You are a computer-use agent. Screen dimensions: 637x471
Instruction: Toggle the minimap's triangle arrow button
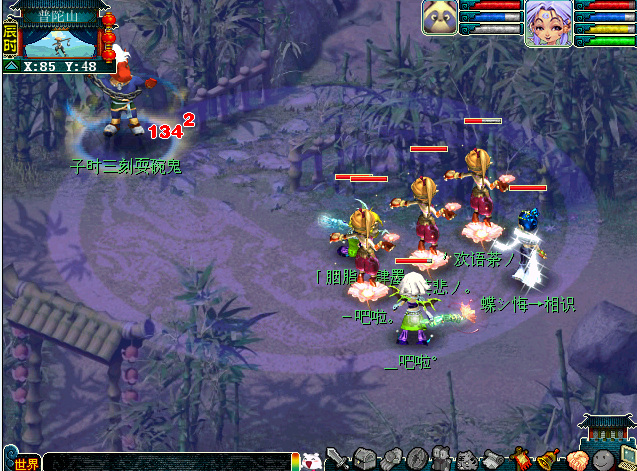click(11, 66)
